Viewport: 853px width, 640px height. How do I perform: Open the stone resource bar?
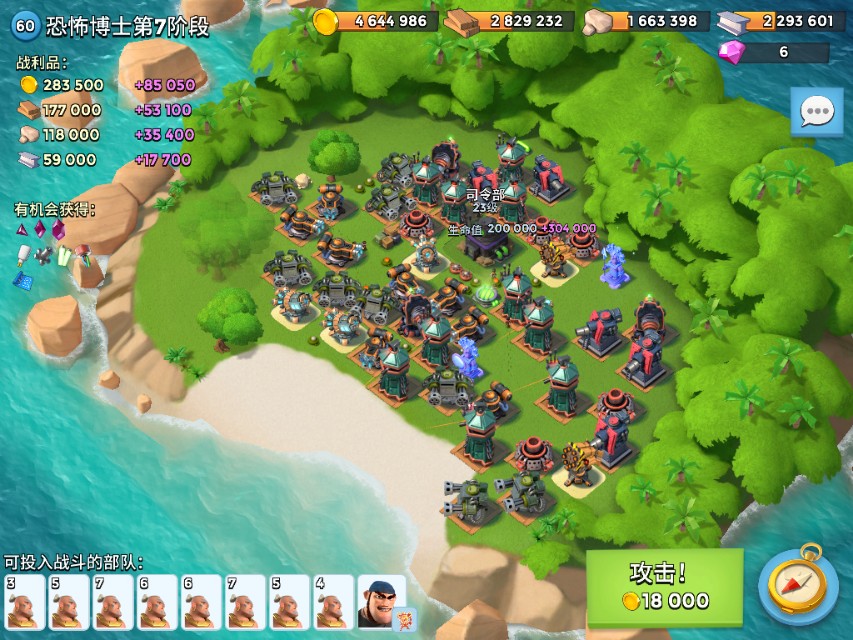coord(647,21)
